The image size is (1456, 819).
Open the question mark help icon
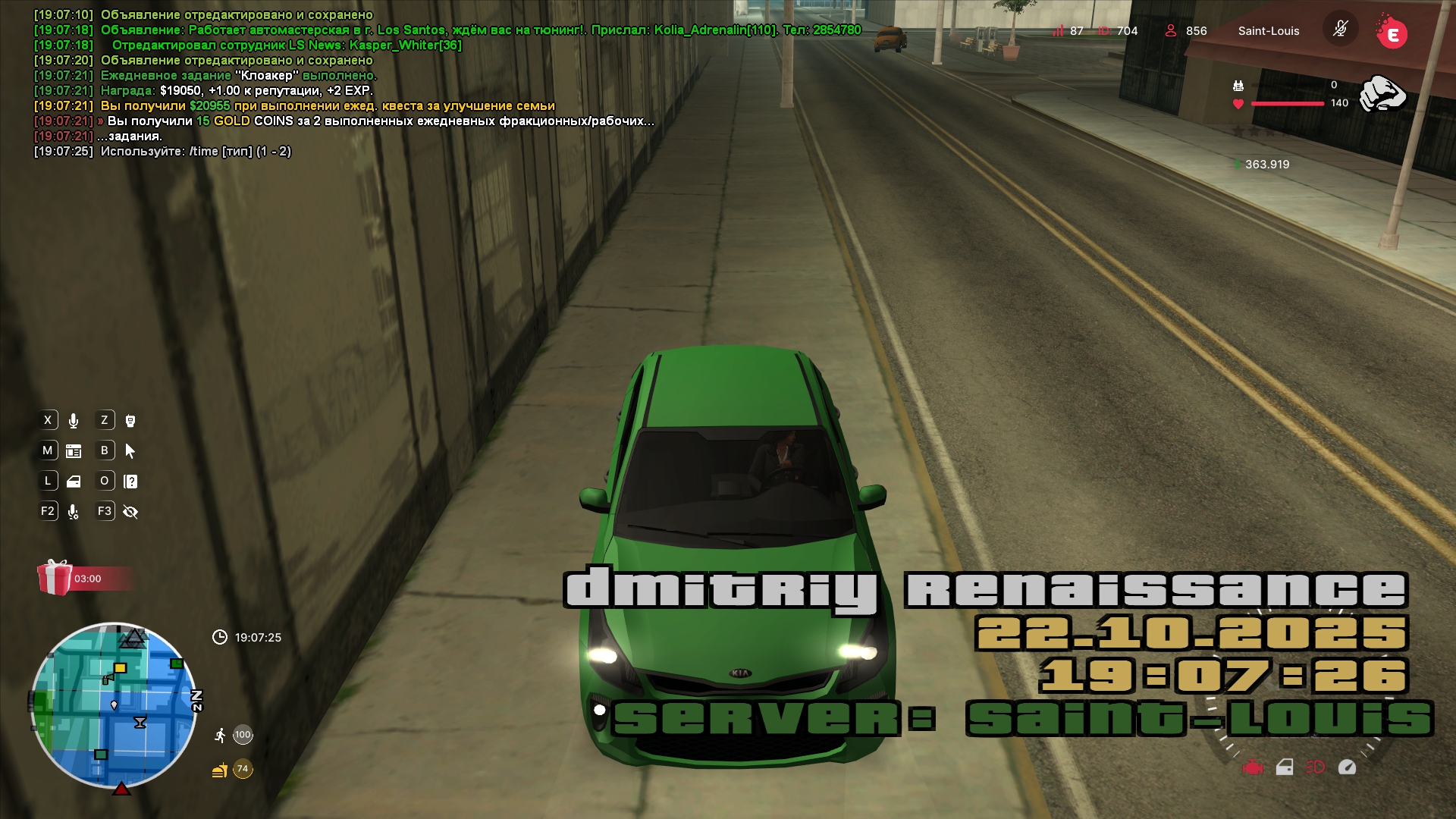click(130, 482)
